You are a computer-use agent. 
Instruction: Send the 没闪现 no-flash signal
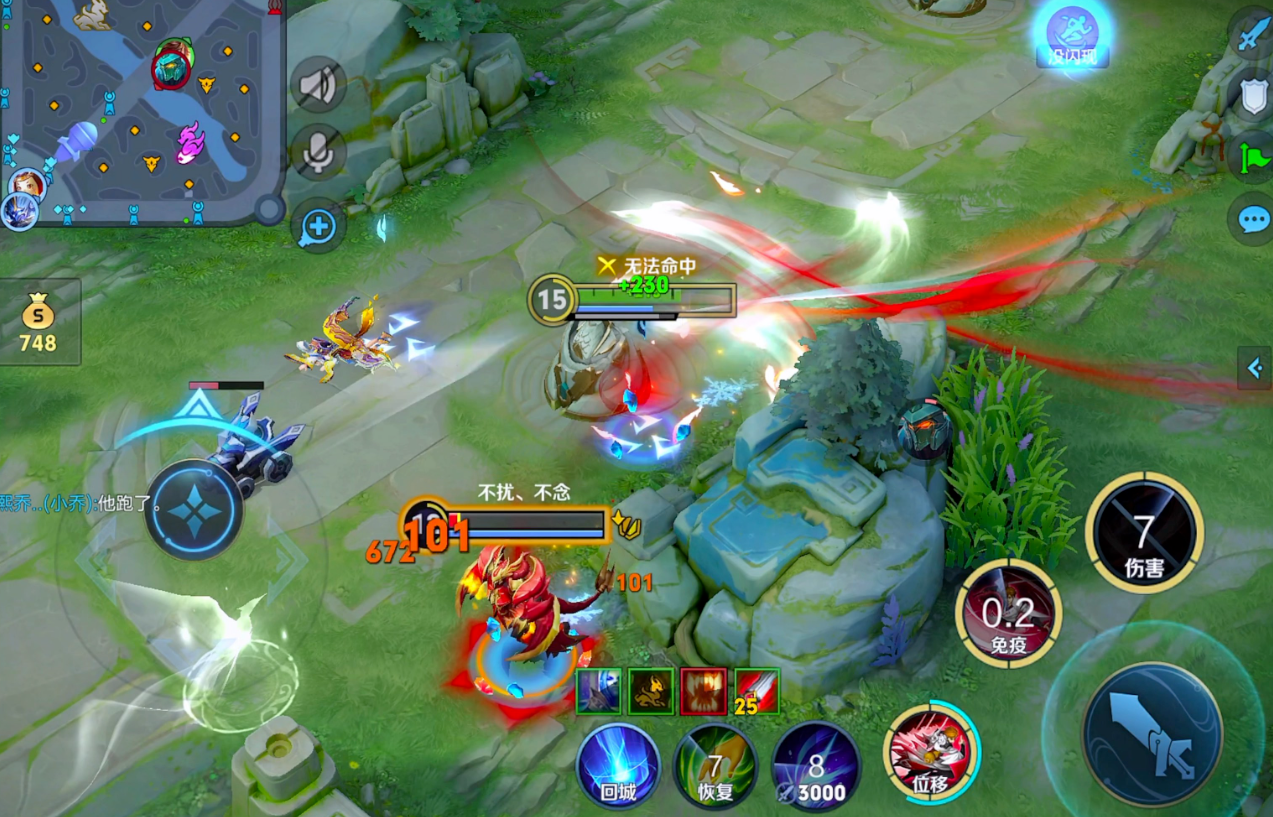tap(1072, 33)
